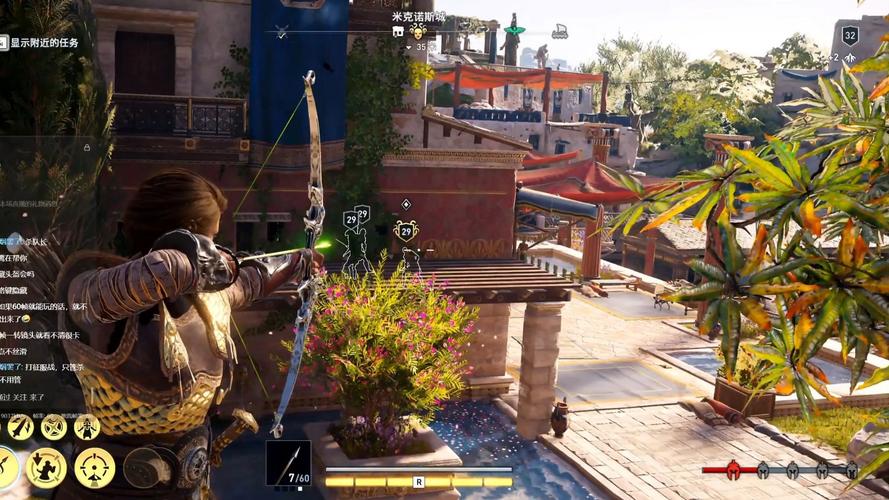Trigger the multi-arrow shot ability
Viewport: 889px width, 500px height.
(x=20, y=428)
